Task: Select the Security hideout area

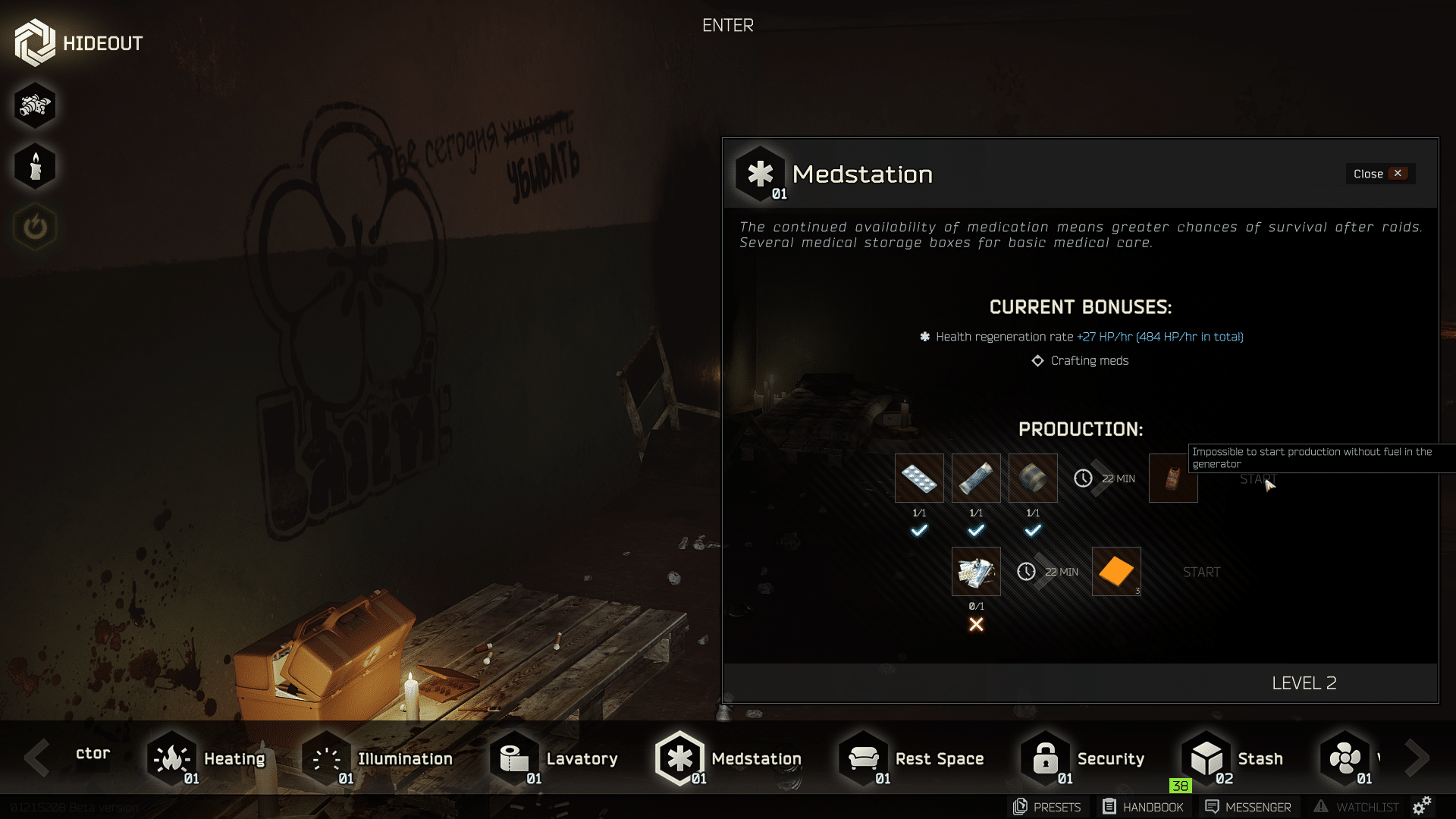Action: pyautogui.click(x=1083, y=758)
